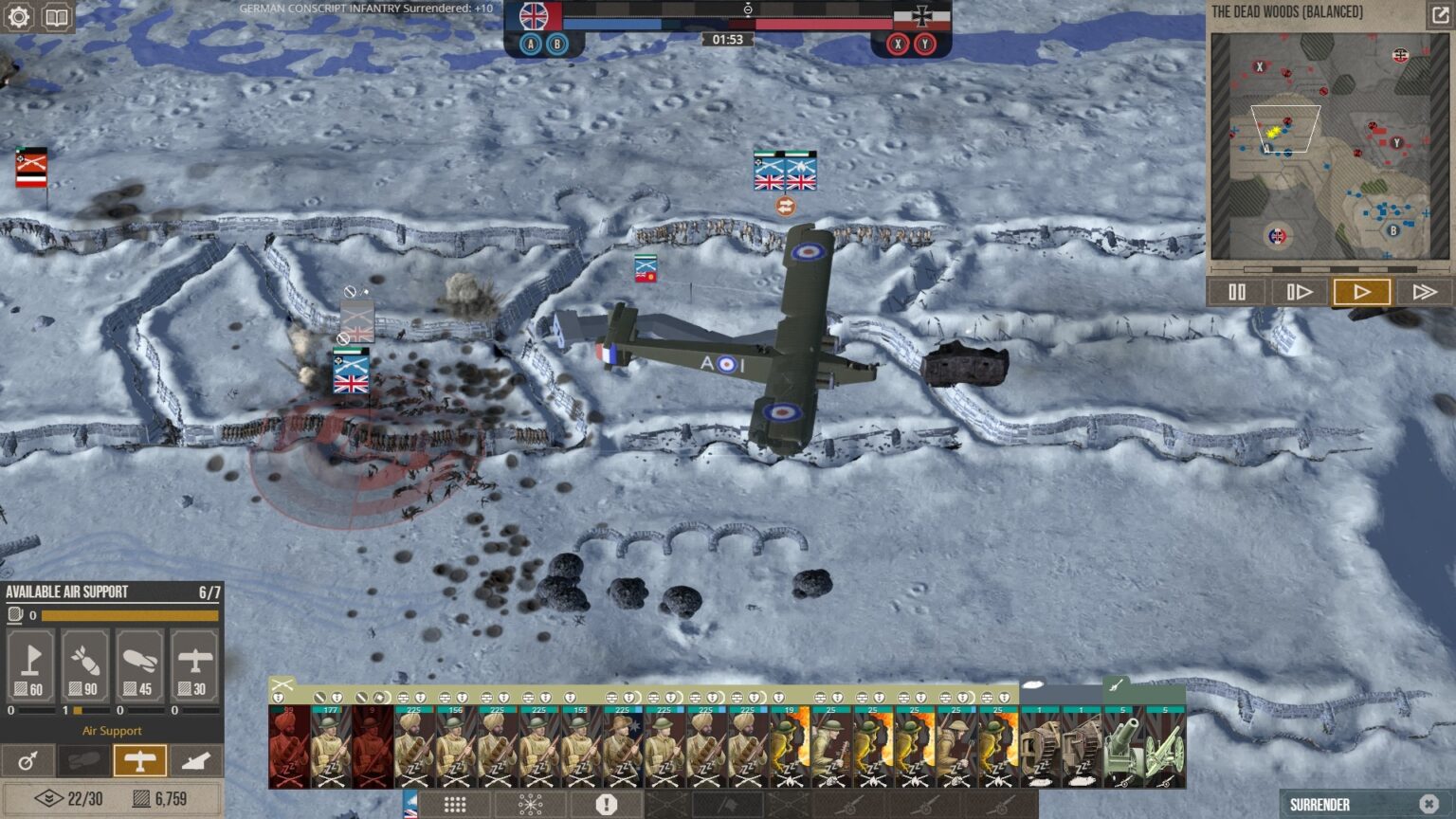Select the highlighted plane Air Support tab
The height and width of the screenshot is (819, 1456).
140,759
